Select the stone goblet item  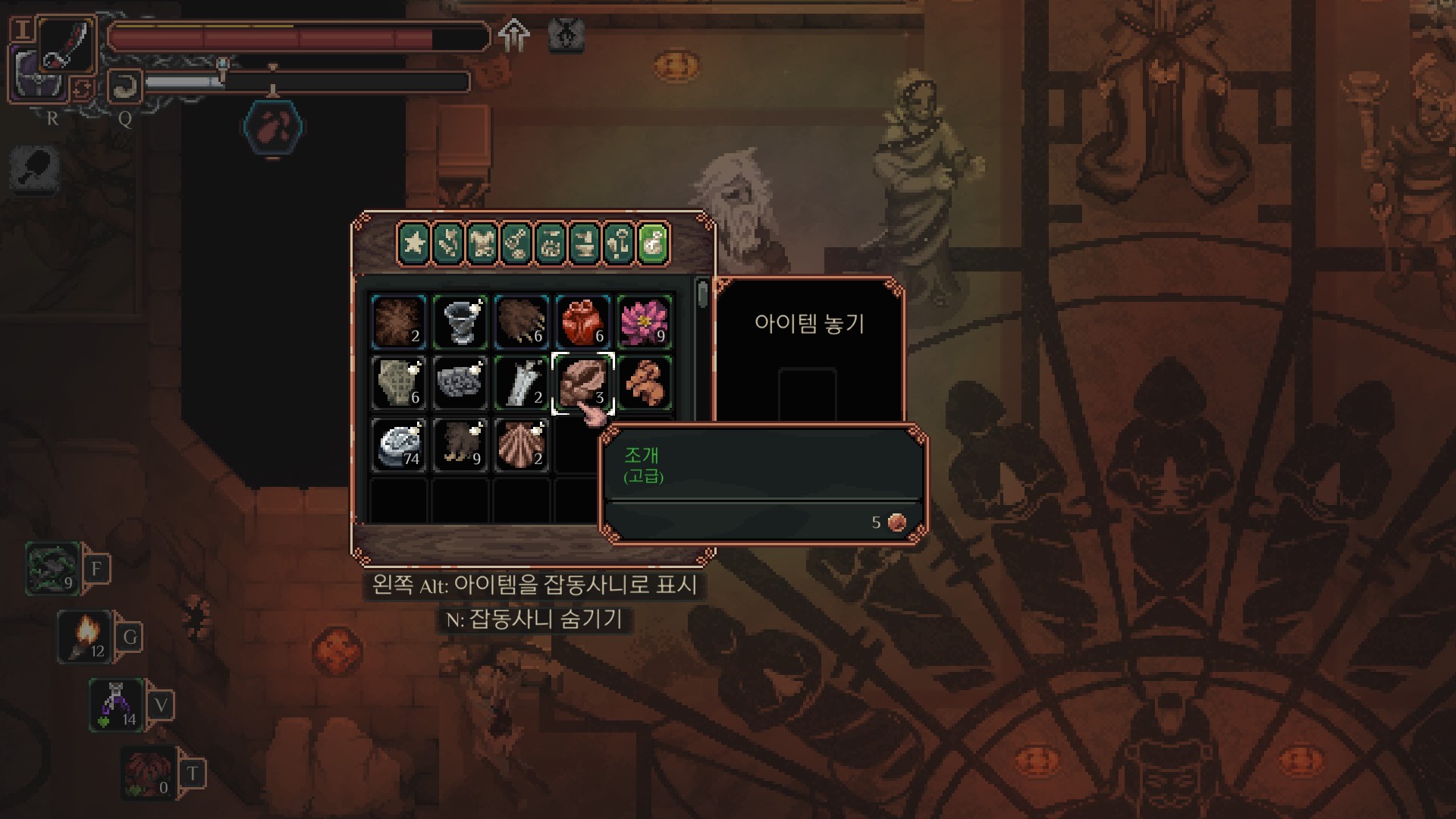[x=460, y=322]
